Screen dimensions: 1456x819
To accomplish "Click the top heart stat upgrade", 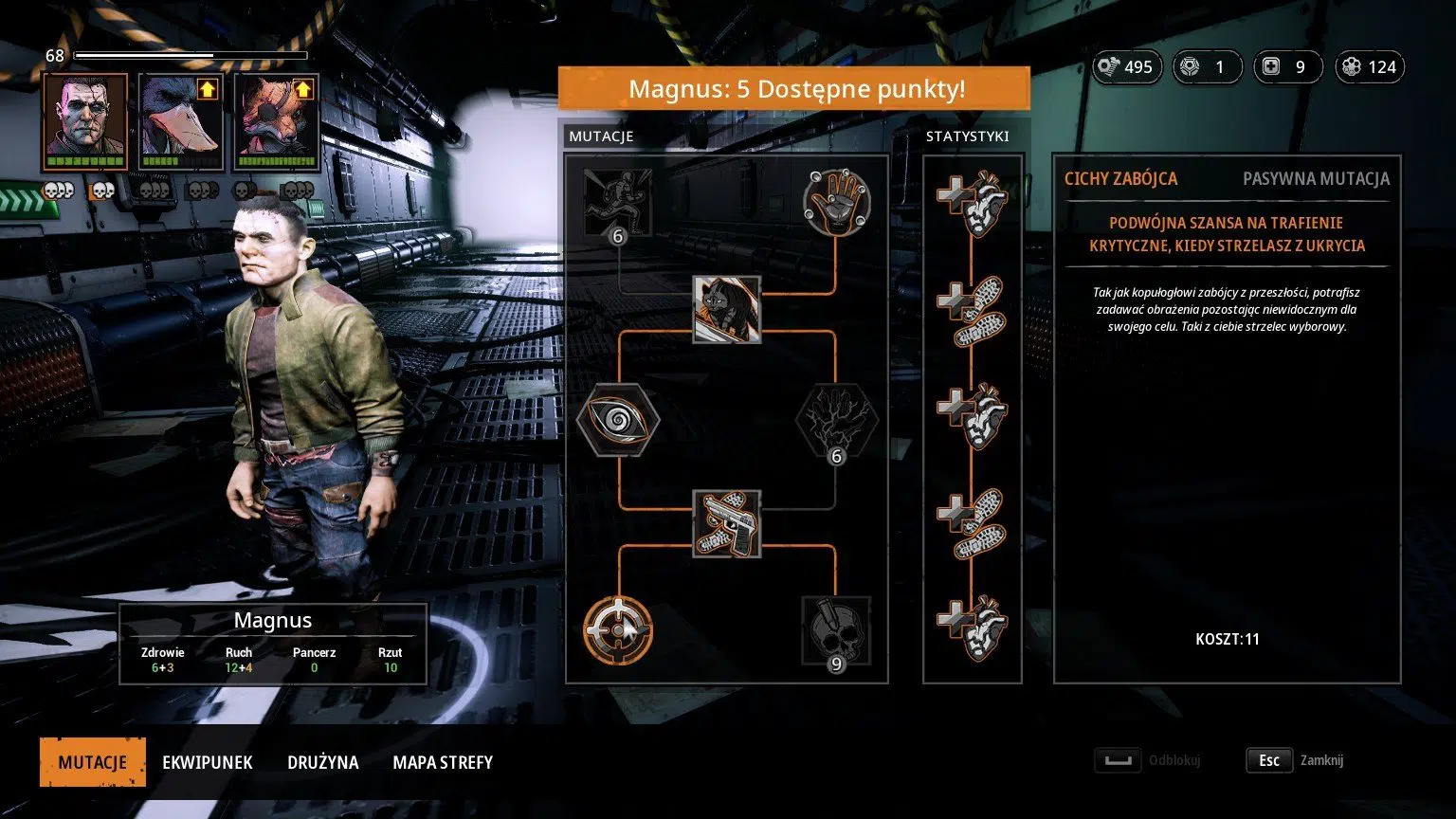I will pos(972,202).
